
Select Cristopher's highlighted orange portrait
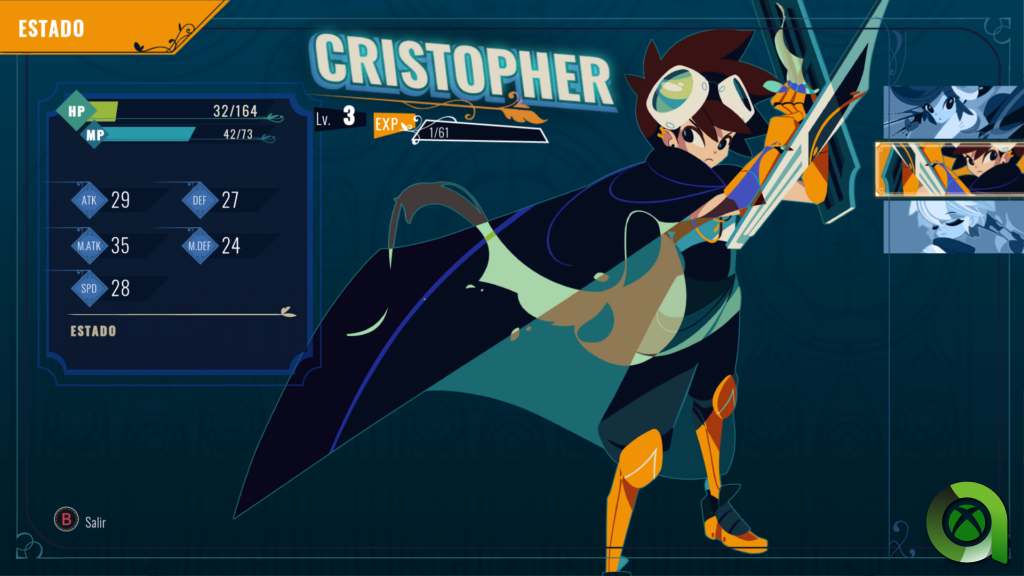point(950,169)
